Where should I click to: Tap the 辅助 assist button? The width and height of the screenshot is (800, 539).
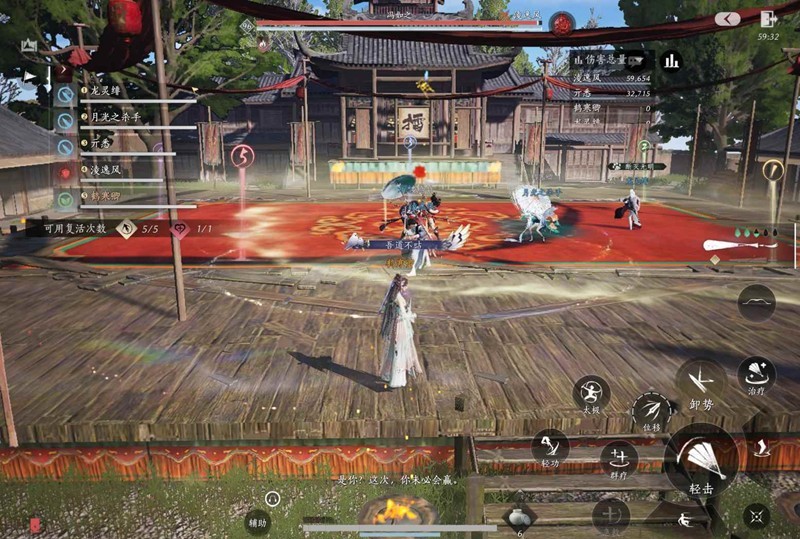[x=258, y=521]
